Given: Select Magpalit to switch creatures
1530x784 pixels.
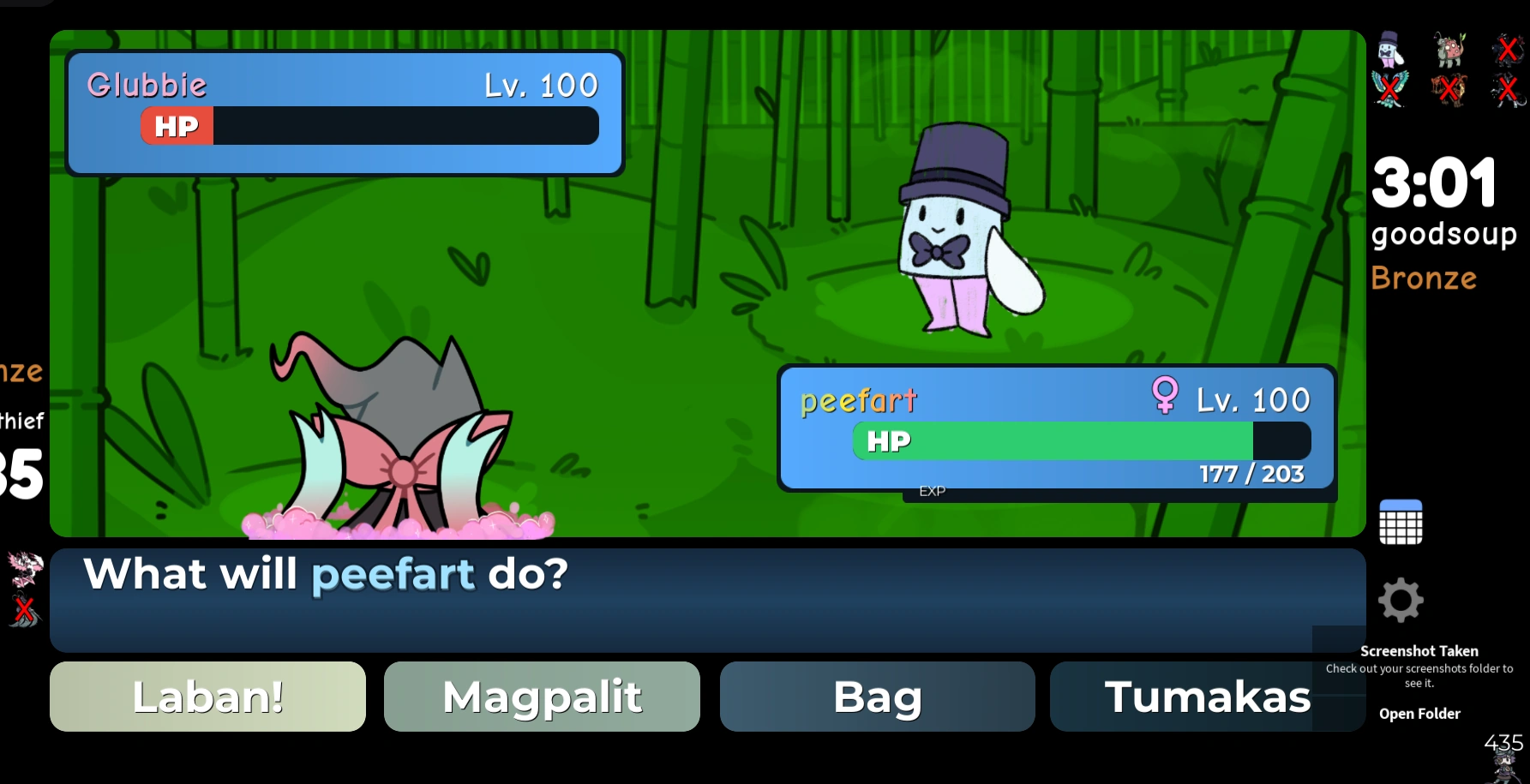Looking at the screenshot, I should click(542, 697).
